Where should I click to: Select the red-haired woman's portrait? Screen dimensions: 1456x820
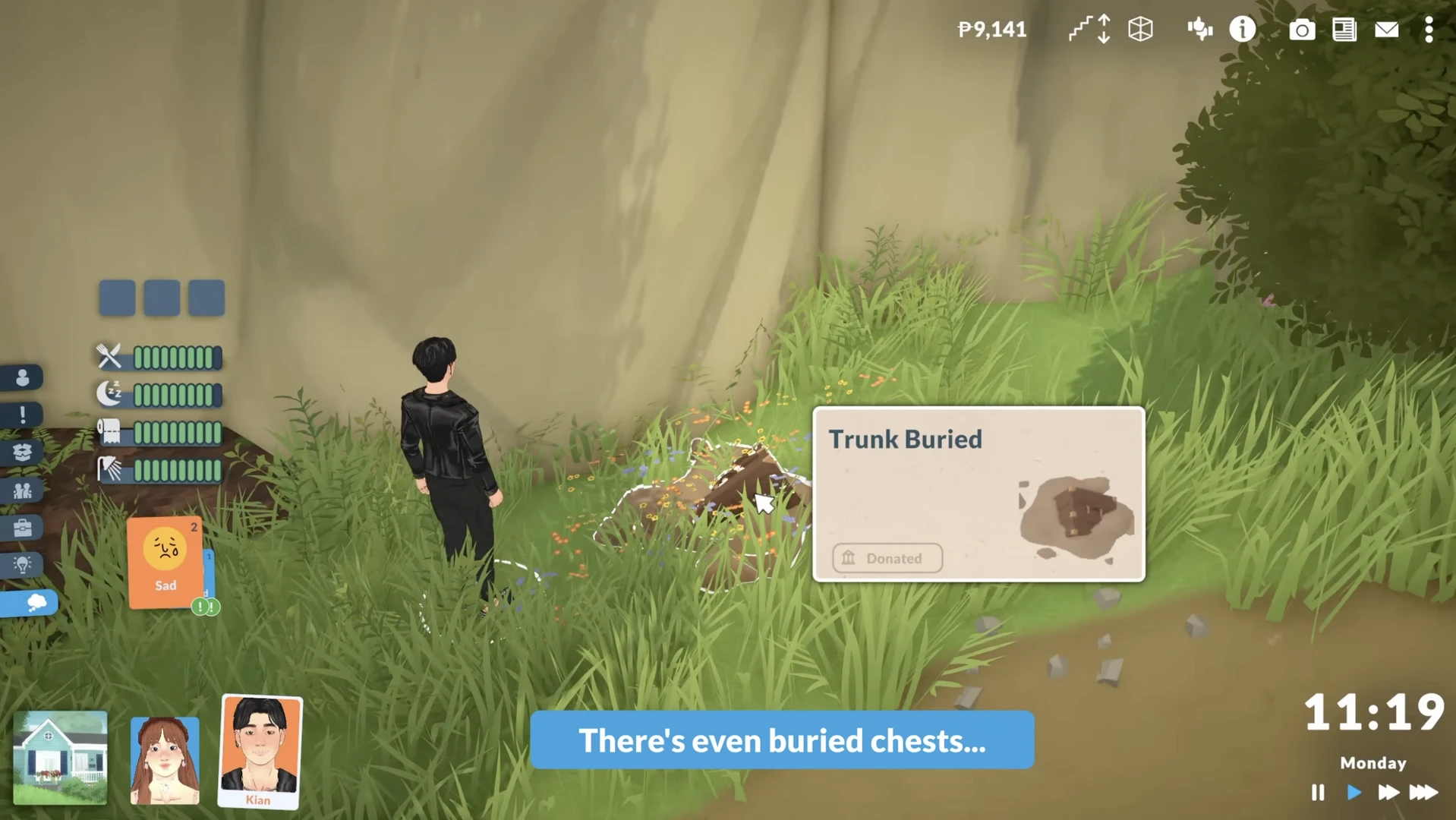pyautogui.click(x=165, y=759)
